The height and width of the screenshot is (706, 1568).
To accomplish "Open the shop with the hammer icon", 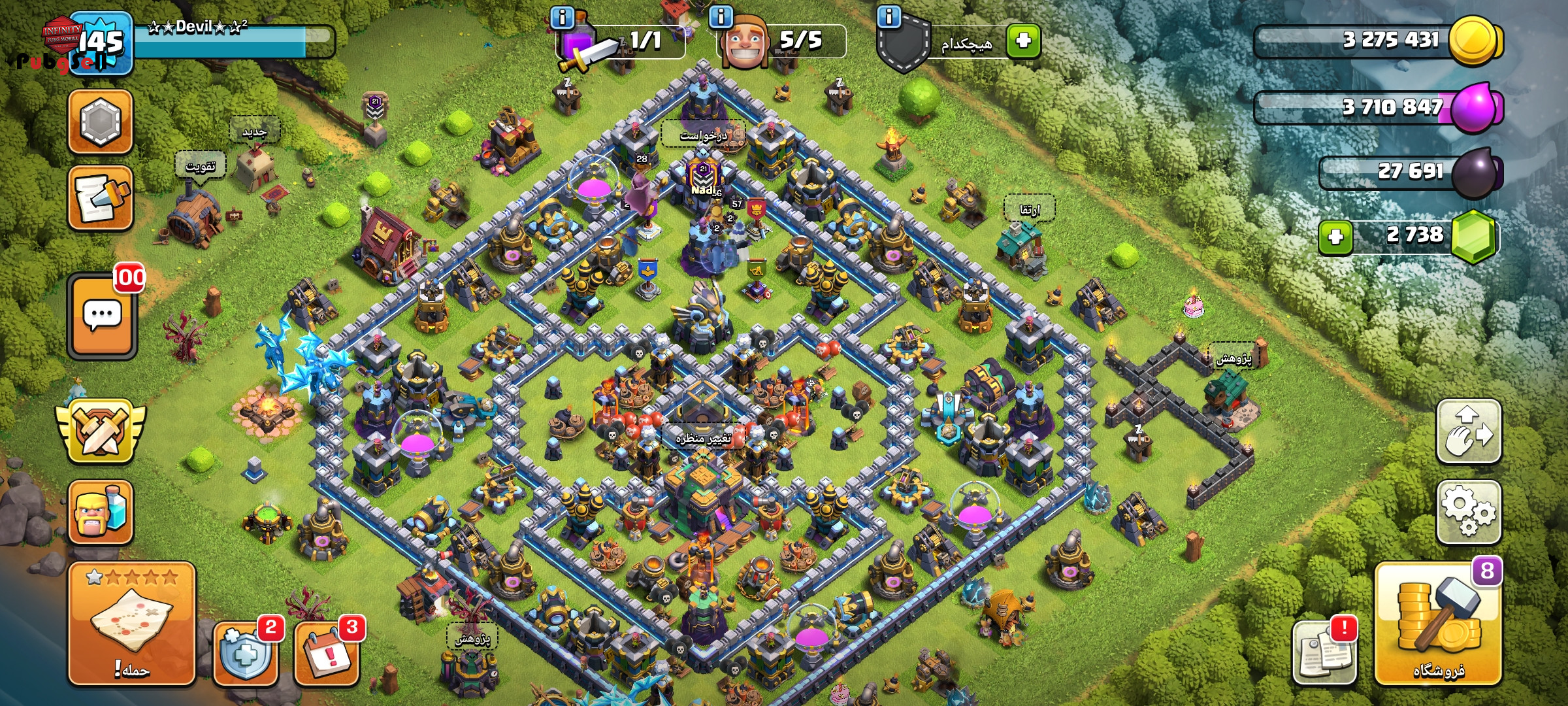I will click(x=1438, y=623).
